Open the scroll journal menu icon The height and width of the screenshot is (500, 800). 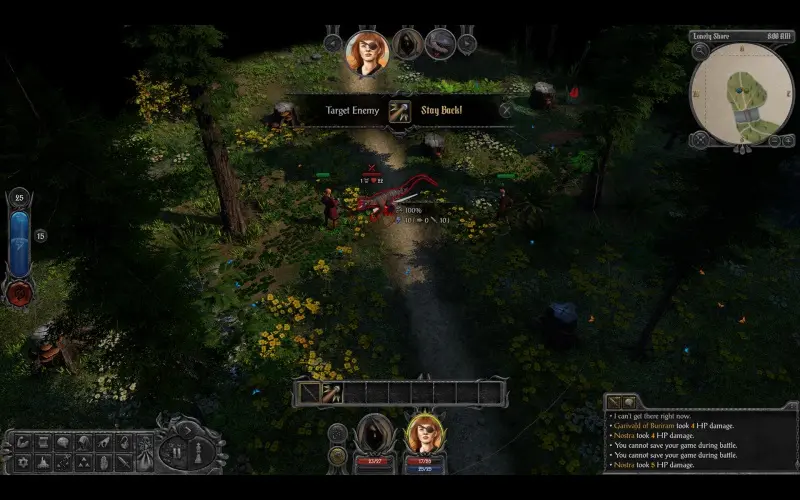click(44, 441)
